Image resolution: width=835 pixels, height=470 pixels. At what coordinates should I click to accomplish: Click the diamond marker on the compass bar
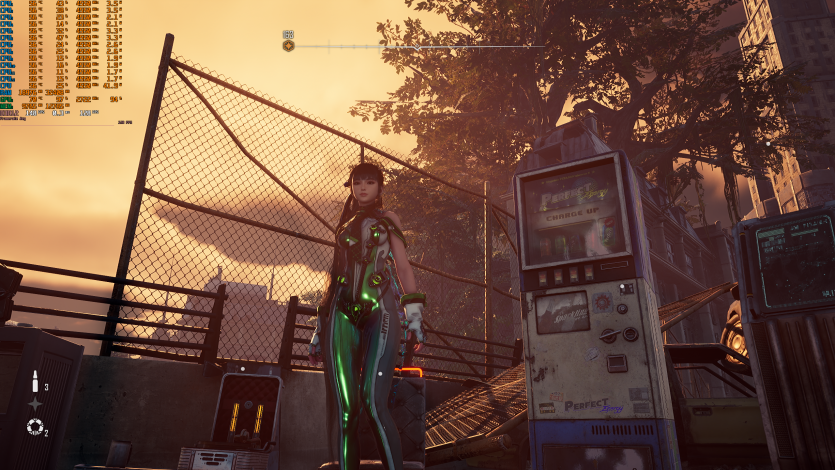click(x=417, y=46)
